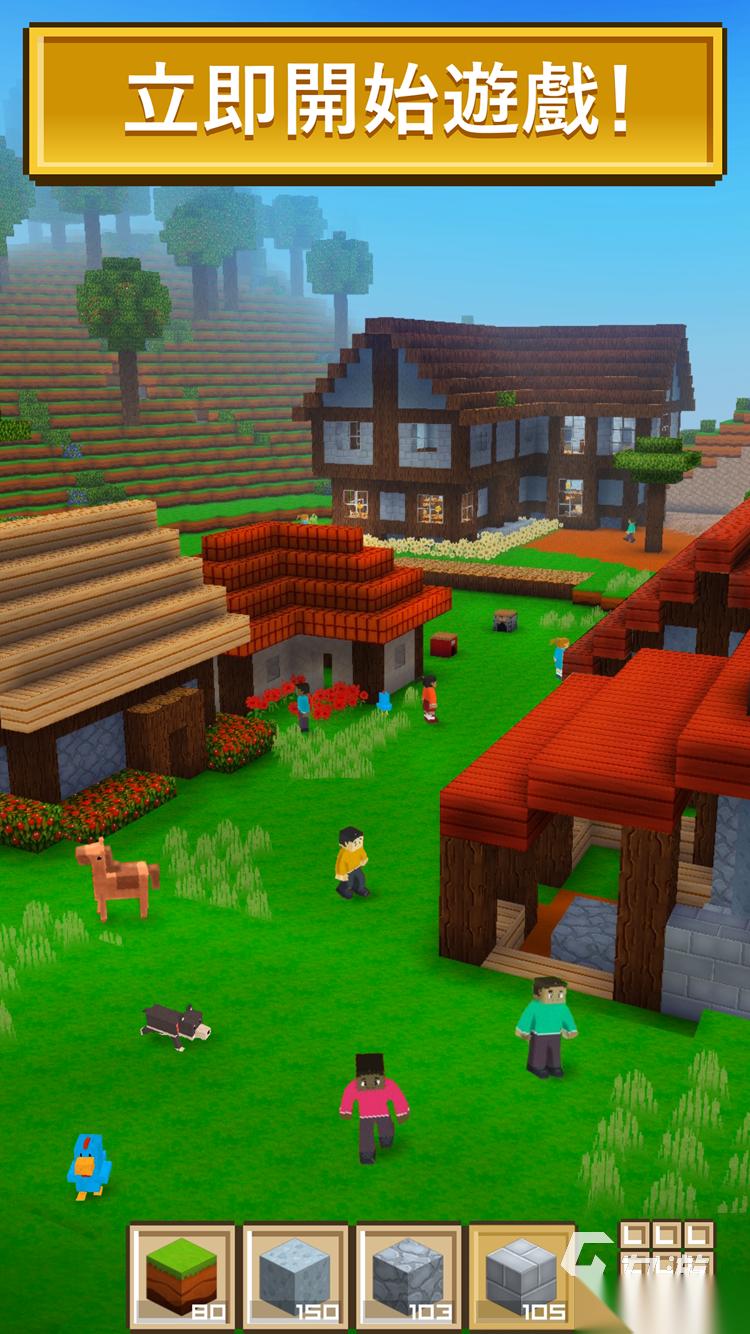Viewport: 750px width, 1334px height.
Task: Select the stone brick block with 105
Action: pyautogui.click(x=522, y=1277)
